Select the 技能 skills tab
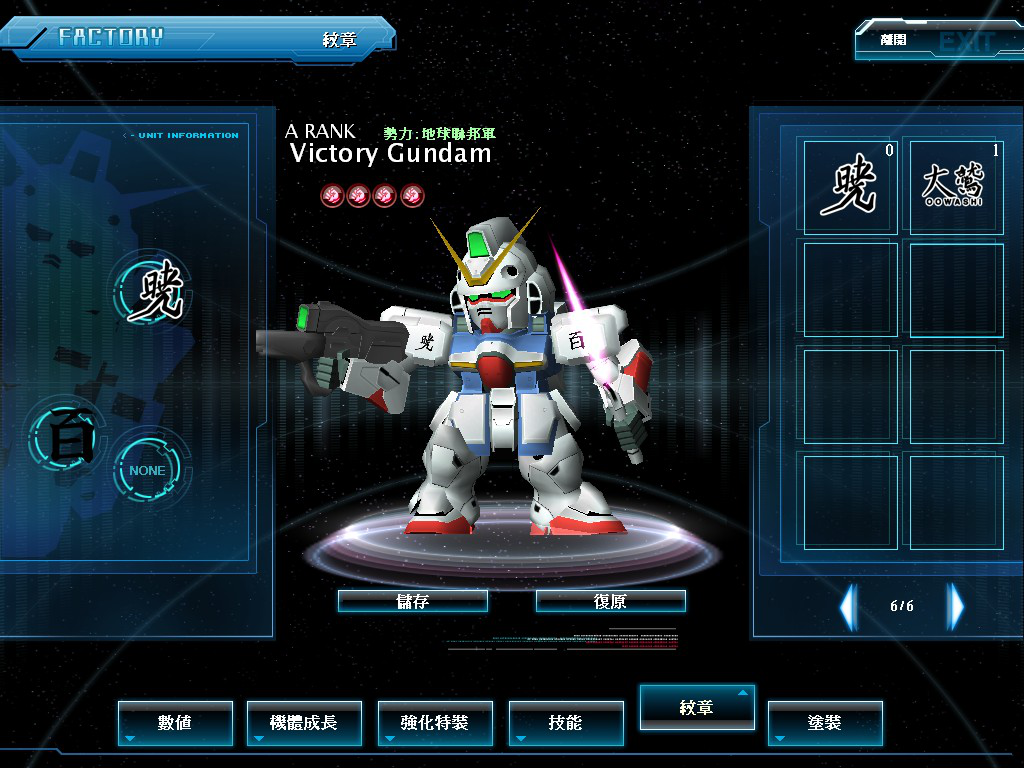The image size is (1024, 768). pyautogui.click(x=566, y=722)
